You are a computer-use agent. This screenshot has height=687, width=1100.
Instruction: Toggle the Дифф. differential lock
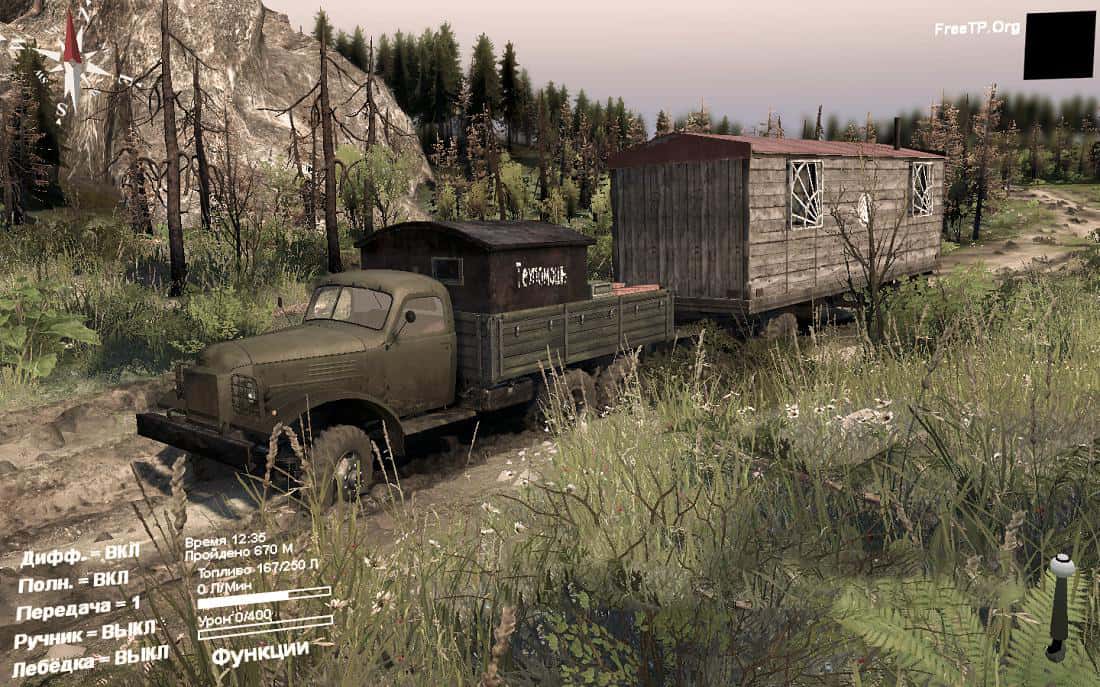80,556
